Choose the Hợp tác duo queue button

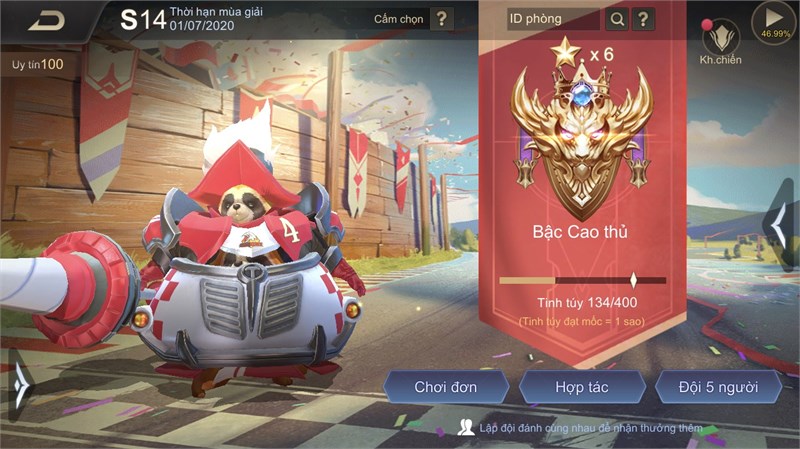point(583,386)
